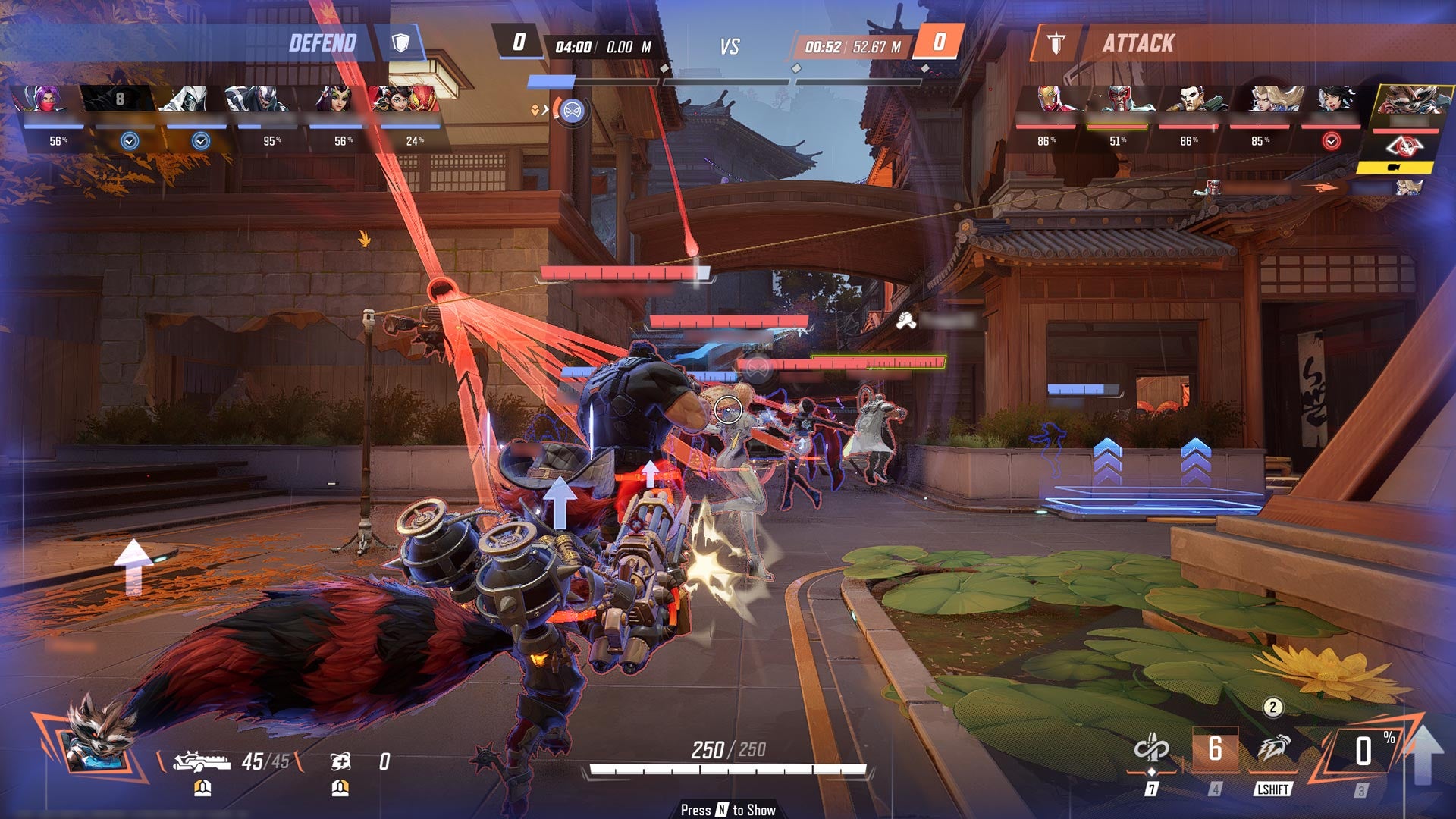Click the objective progress icon below the scoreboard

pos(572,111)
